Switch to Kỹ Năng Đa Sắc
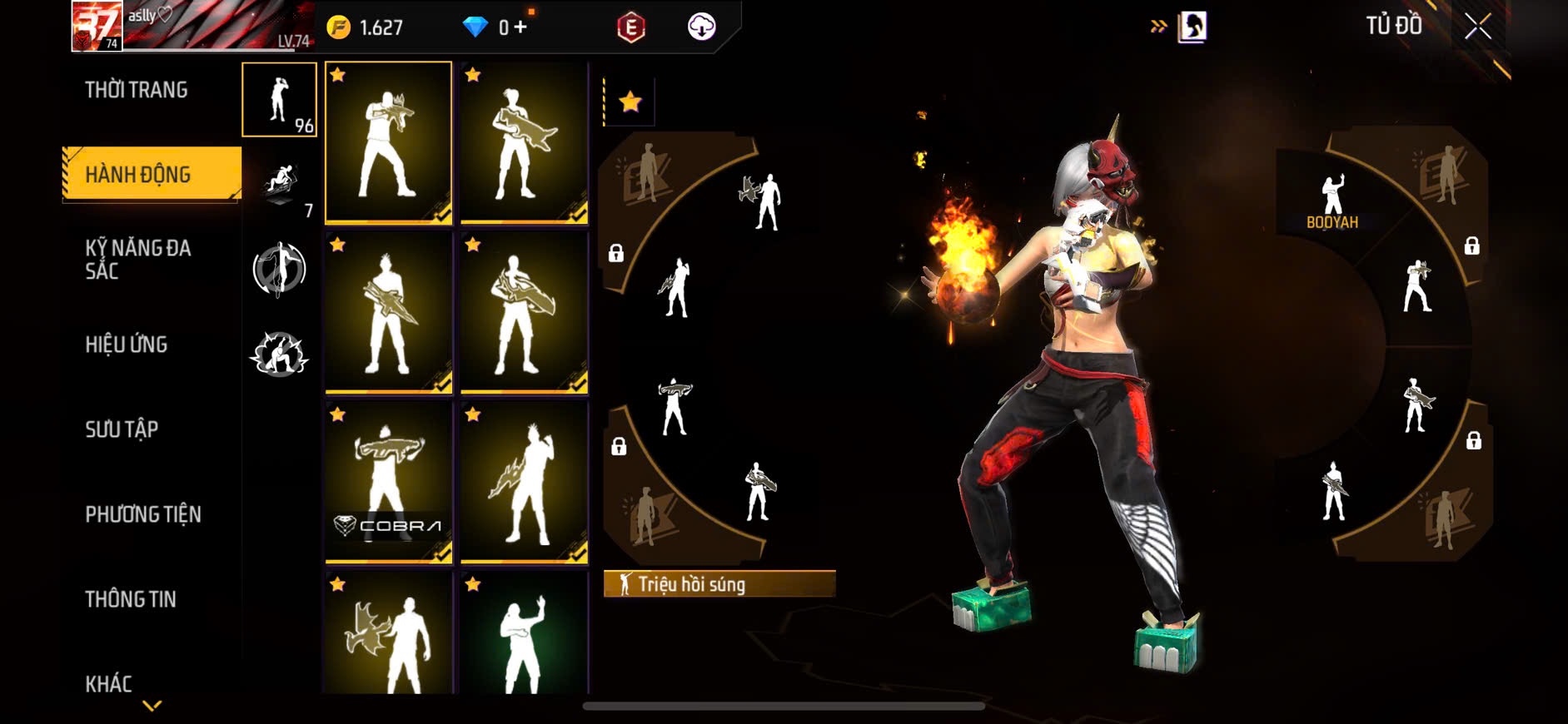Image resolution: width=1568 pixels, height=724 pixels. (x=138, y=259)
